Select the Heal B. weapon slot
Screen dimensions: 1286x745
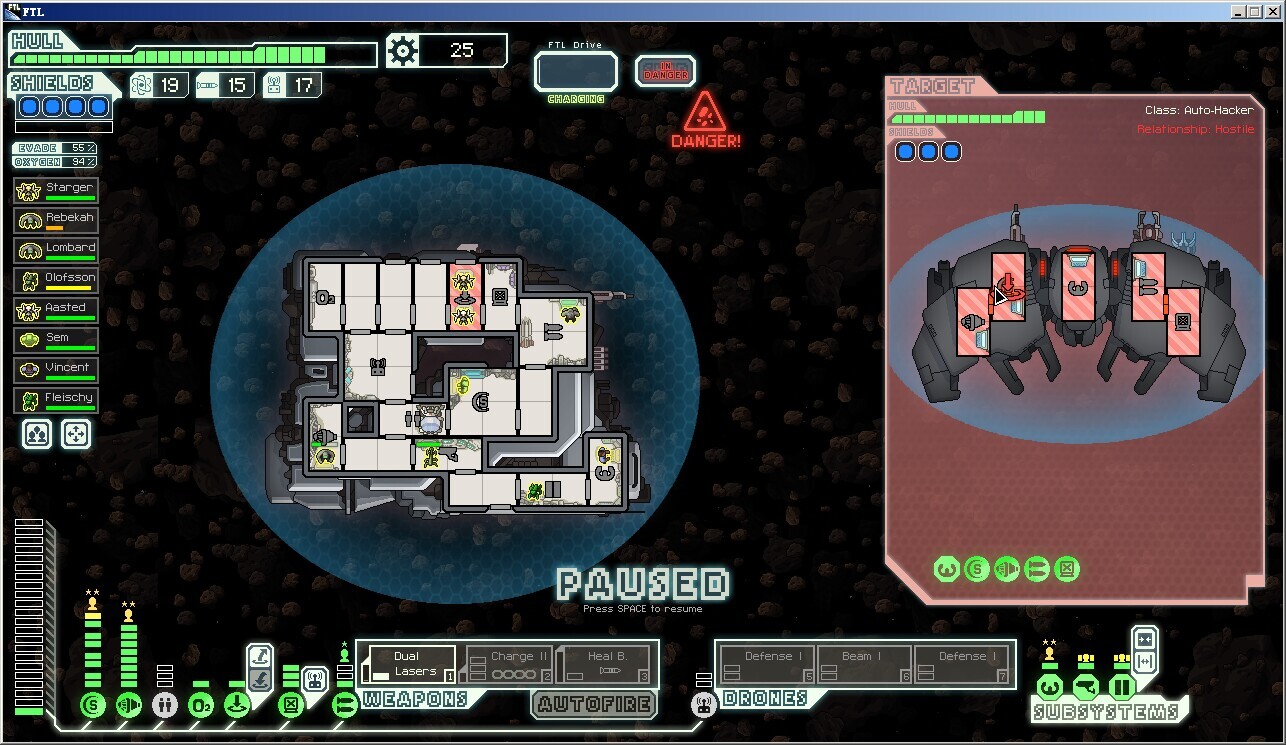(603, 664)
